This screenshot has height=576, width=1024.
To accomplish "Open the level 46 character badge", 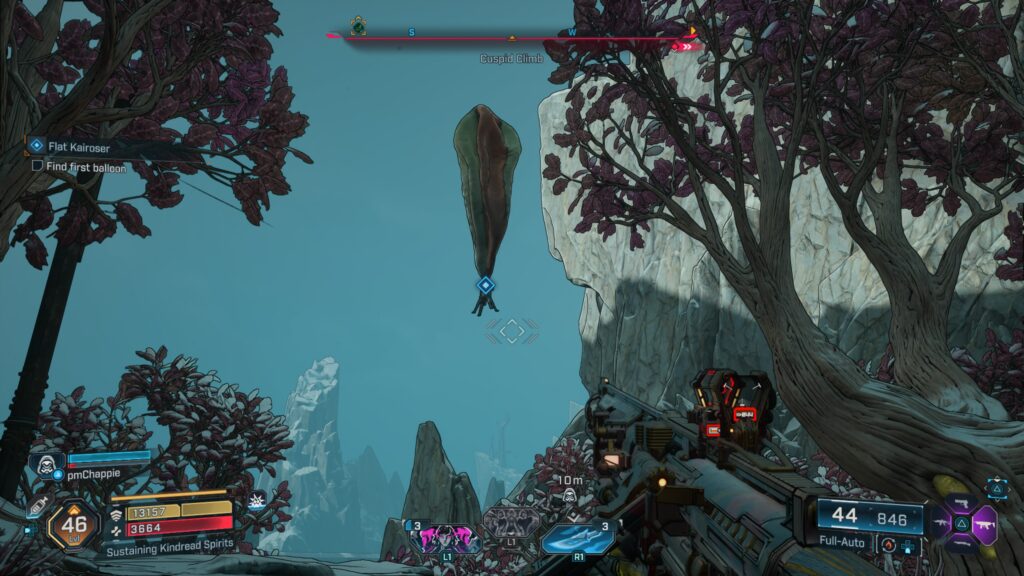I will click(74, 523).
